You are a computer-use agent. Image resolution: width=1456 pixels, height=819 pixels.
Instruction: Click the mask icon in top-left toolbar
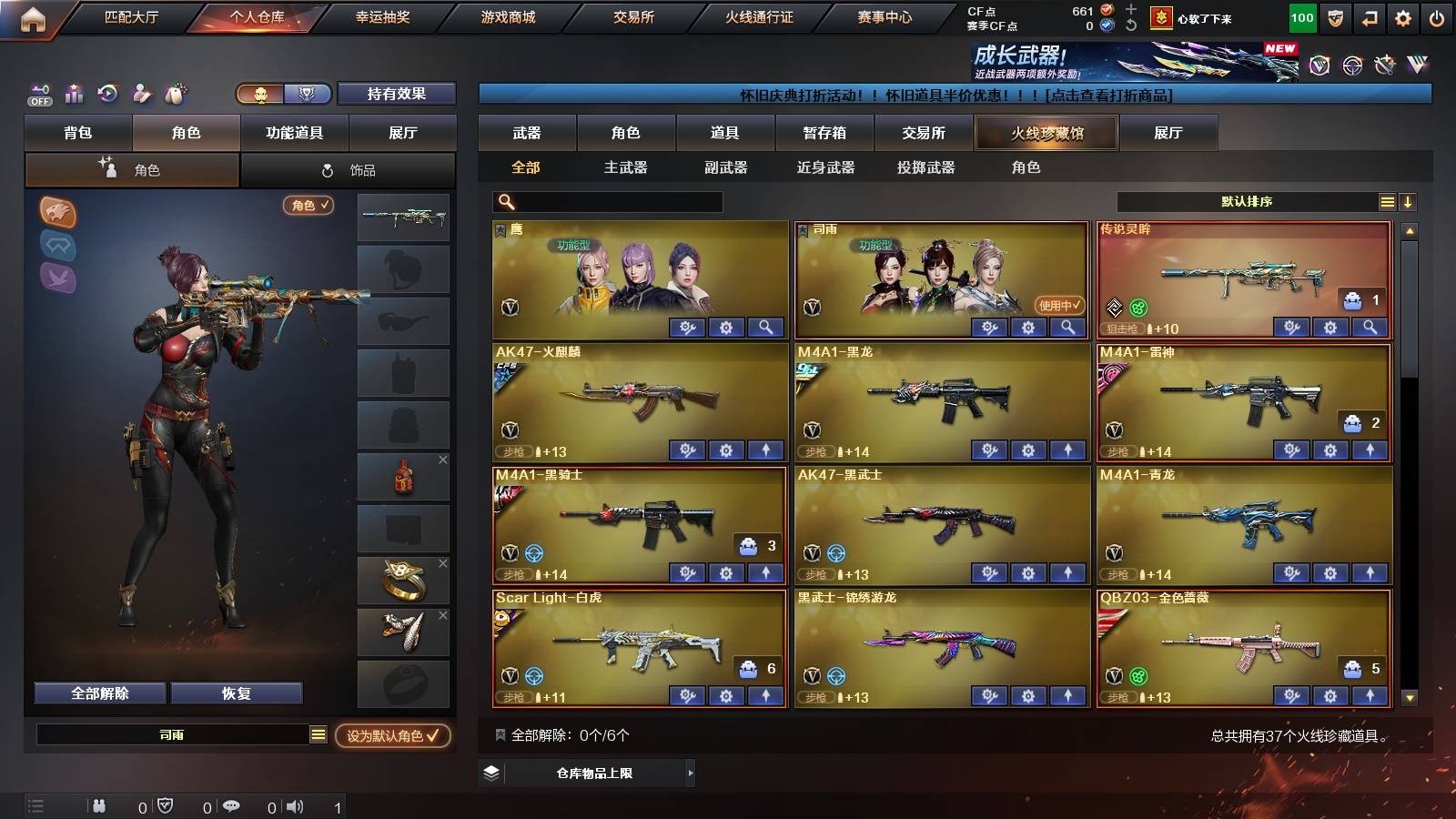(176, 92)
